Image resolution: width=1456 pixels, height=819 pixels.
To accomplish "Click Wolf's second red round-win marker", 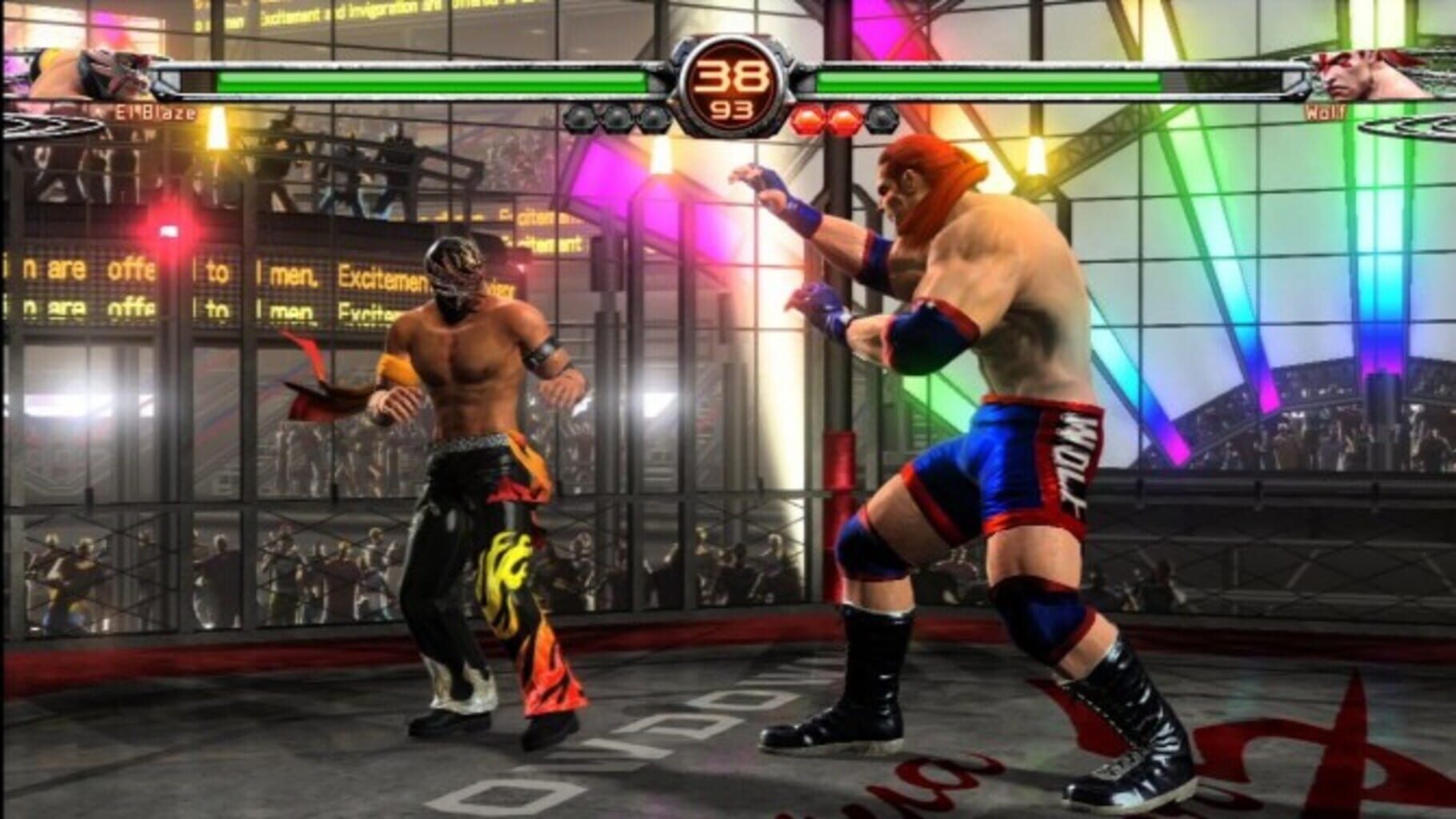I will [x=842, y=118].
